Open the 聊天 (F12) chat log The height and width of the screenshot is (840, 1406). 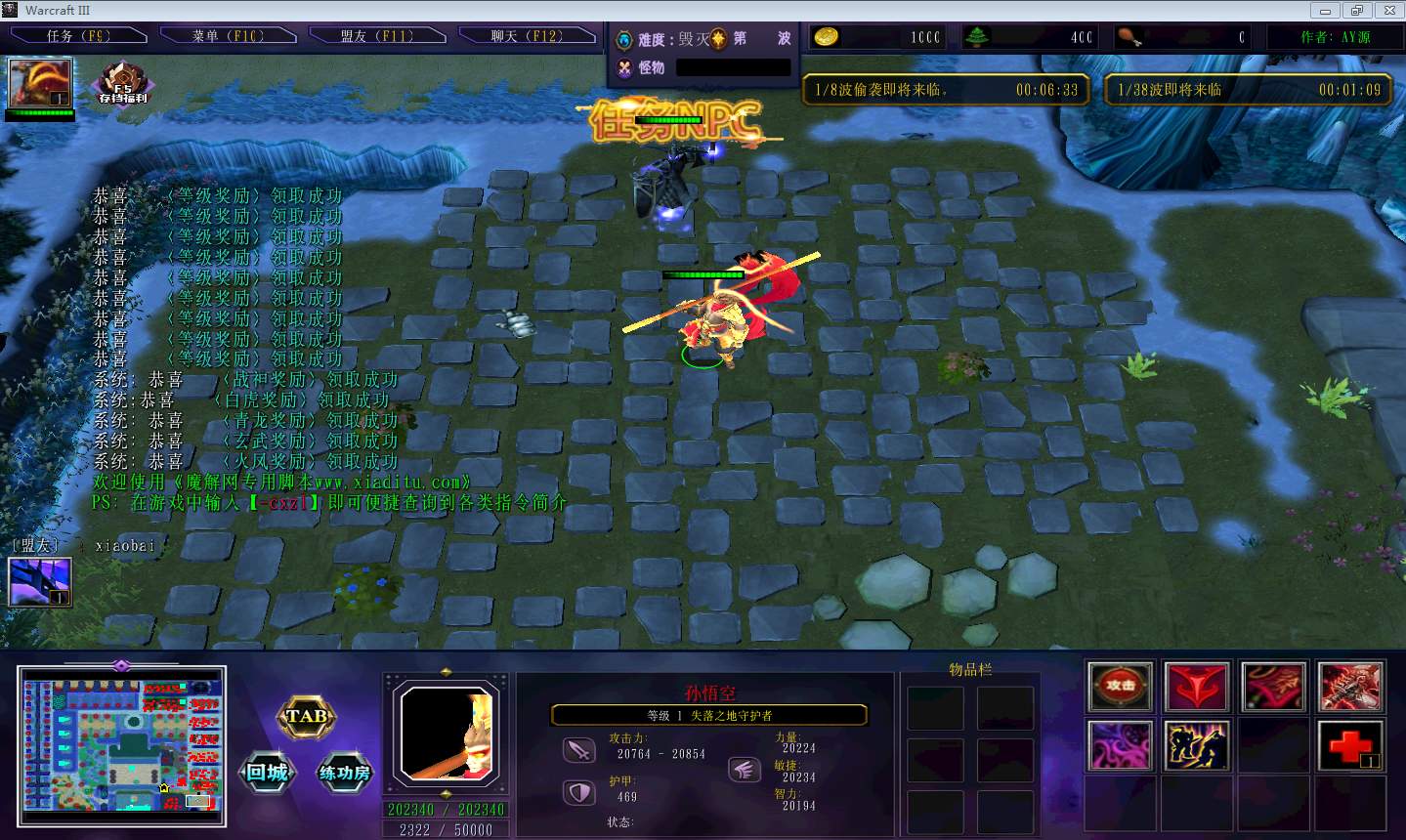pos(527,36)
